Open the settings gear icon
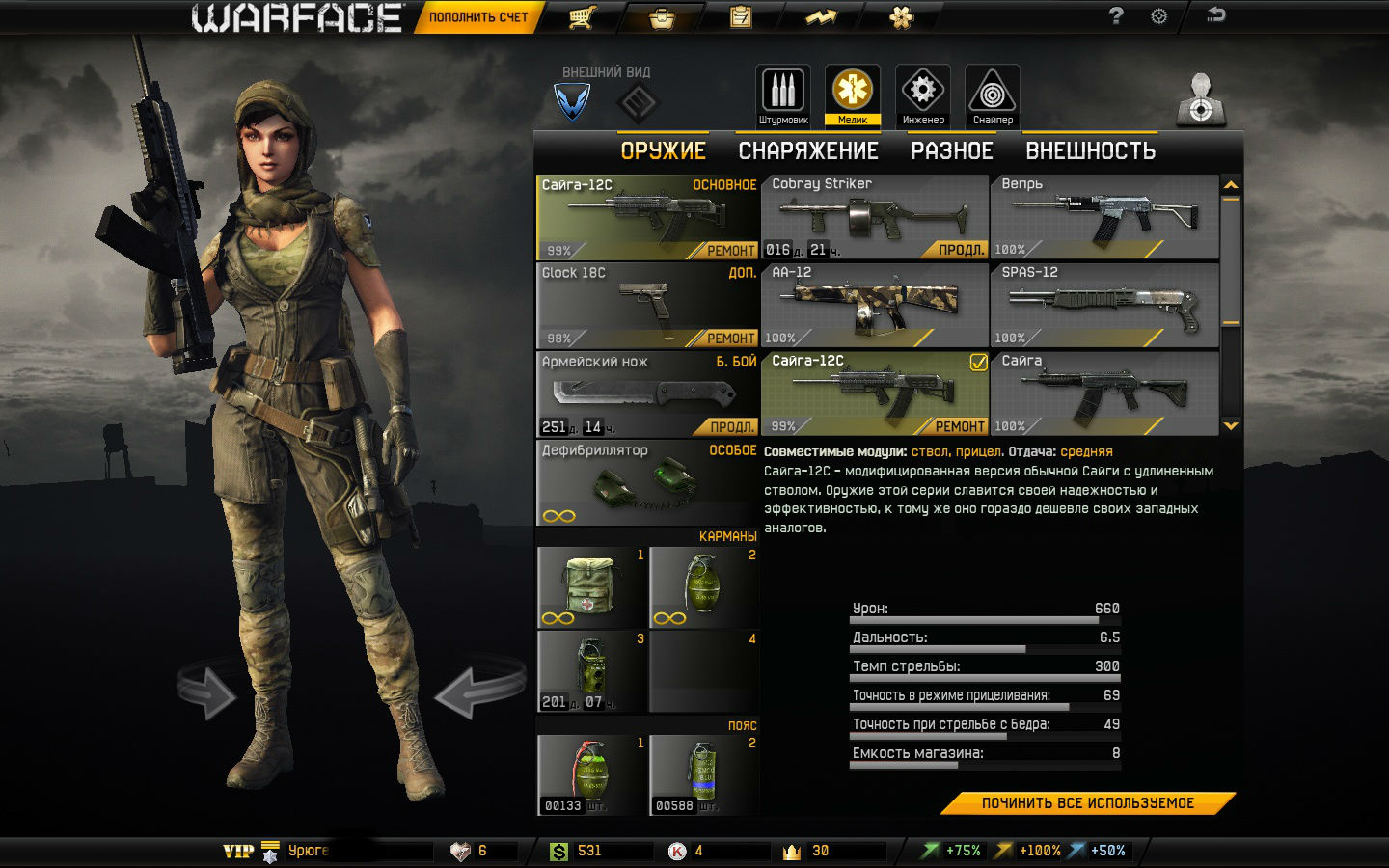The image size is (1389, 868). [1159, 16]
